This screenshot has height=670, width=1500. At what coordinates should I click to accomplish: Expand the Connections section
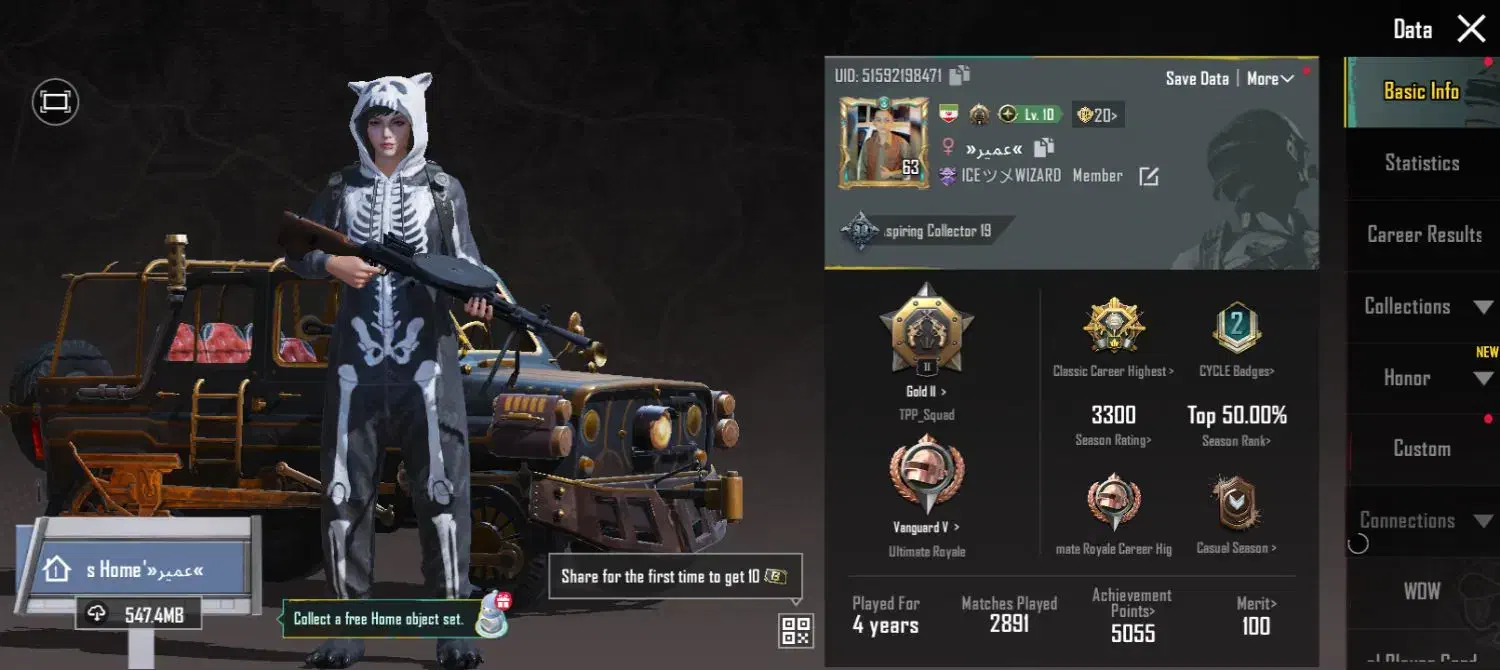[x=1424, y=520]
